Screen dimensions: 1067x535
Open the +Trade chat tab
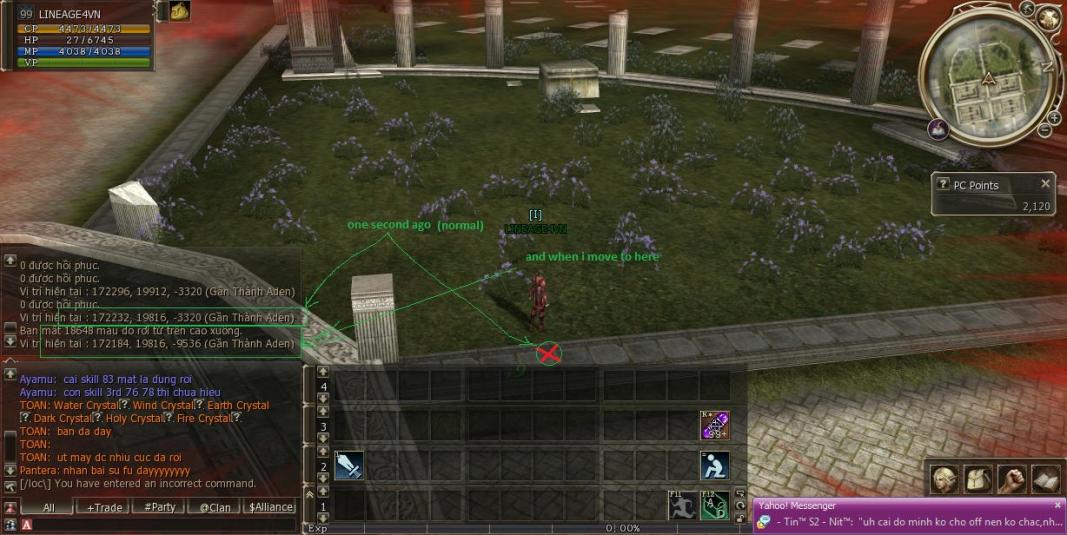(104, 507)
